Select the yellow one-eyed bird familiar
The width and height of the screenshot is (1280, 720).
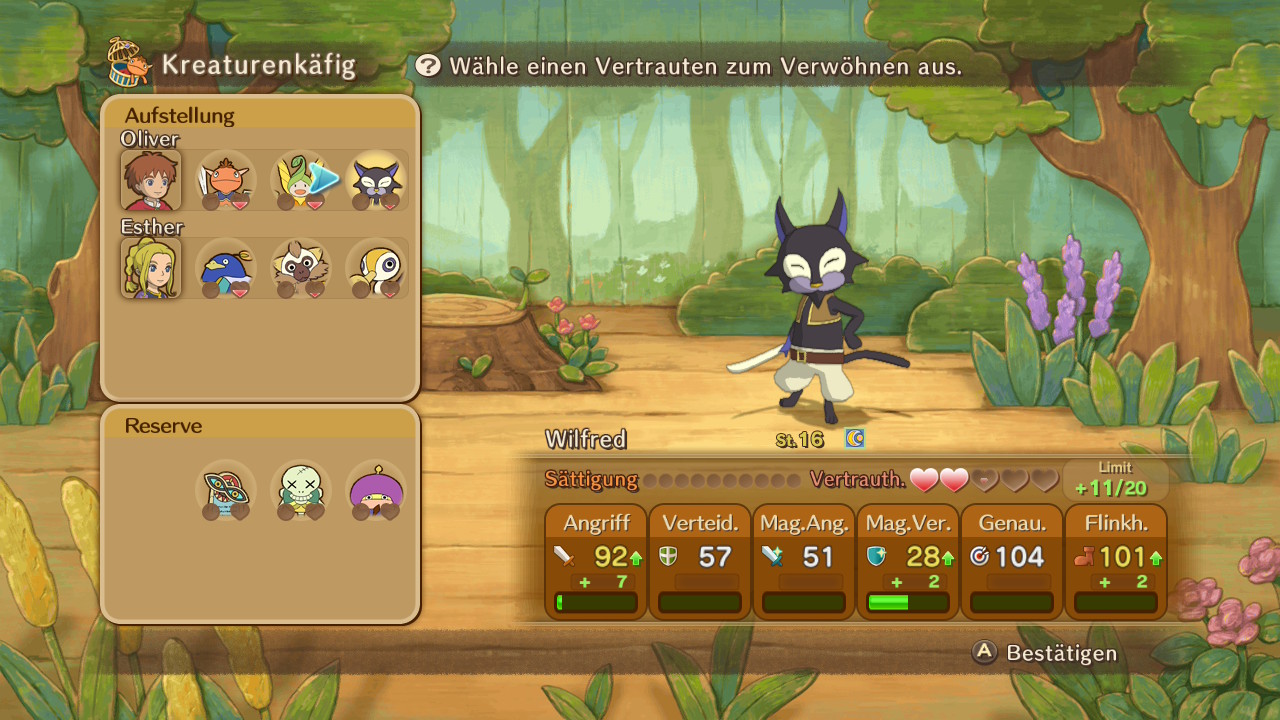[x=377, y=269]
